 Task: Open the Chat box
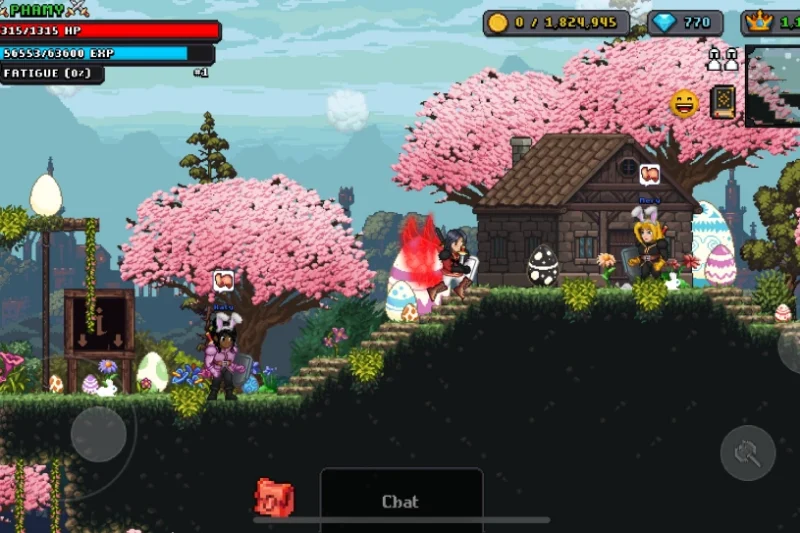click(401, 501)
